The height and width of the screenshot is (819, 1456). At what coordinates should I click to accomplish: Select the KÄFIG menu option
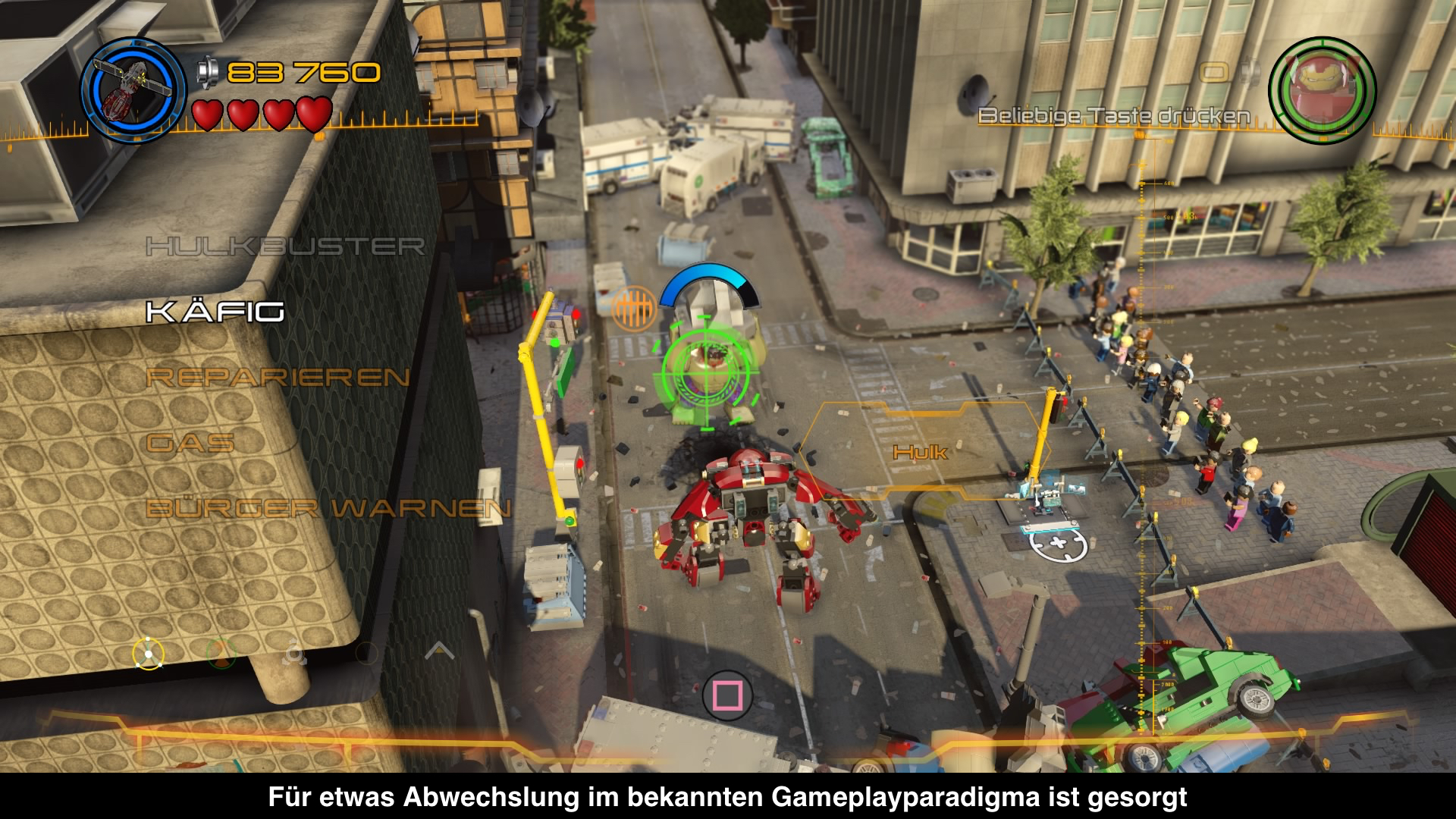coord(215,311)
